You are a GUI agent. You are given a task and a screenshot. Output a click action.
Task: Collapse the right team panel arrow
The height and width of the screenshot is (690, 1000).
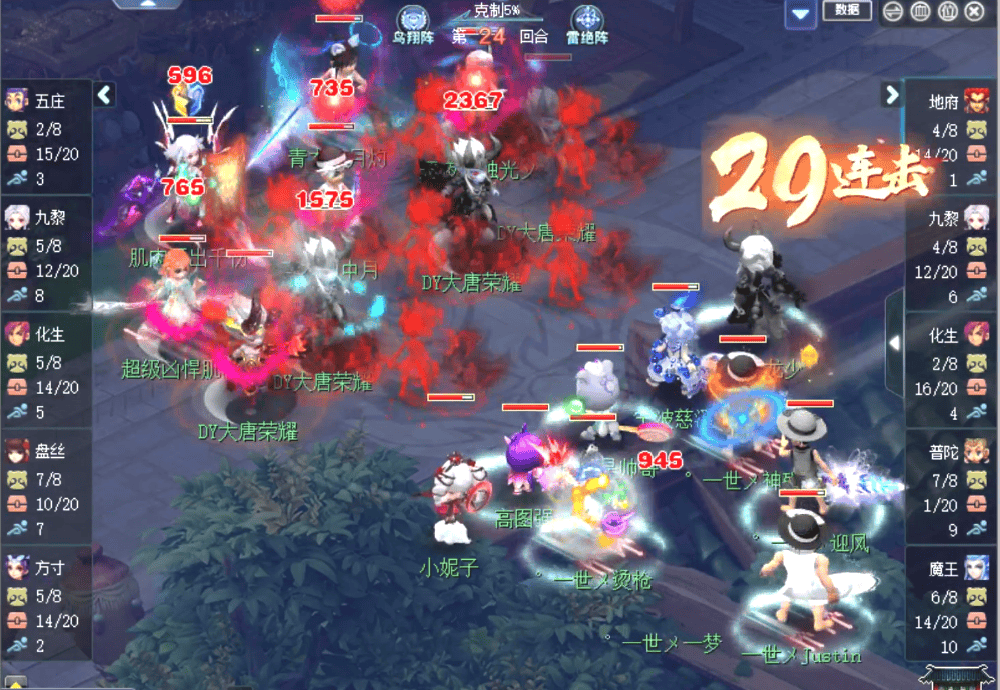892,95
